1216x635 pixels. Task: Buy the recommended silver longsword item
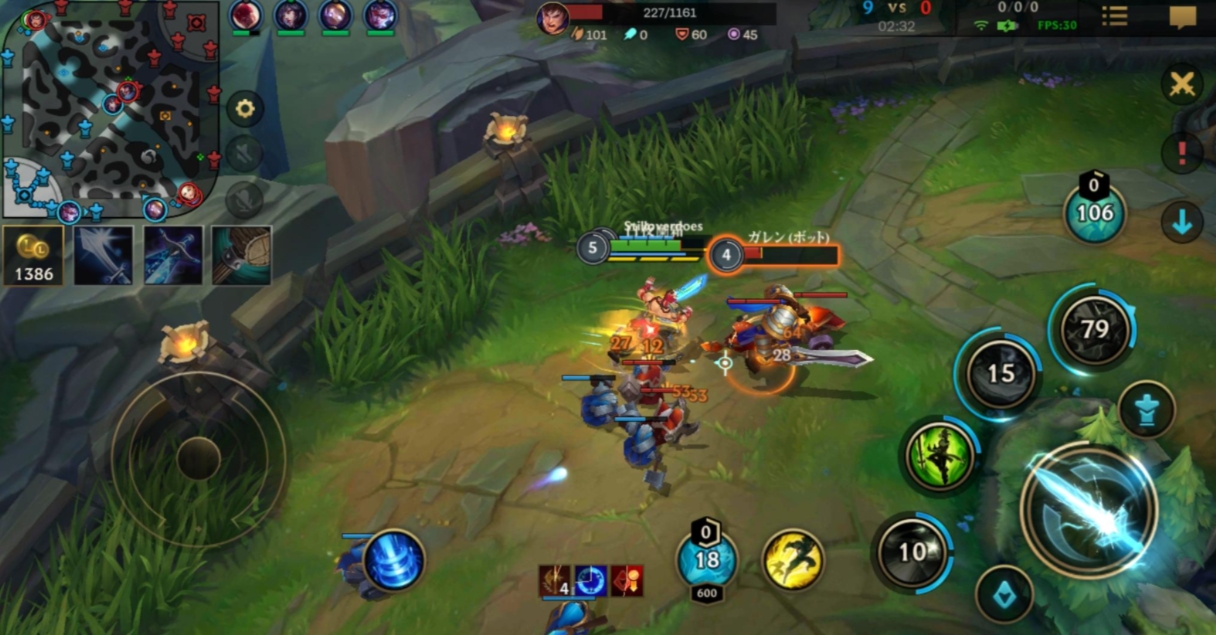[x=103, y=255]
